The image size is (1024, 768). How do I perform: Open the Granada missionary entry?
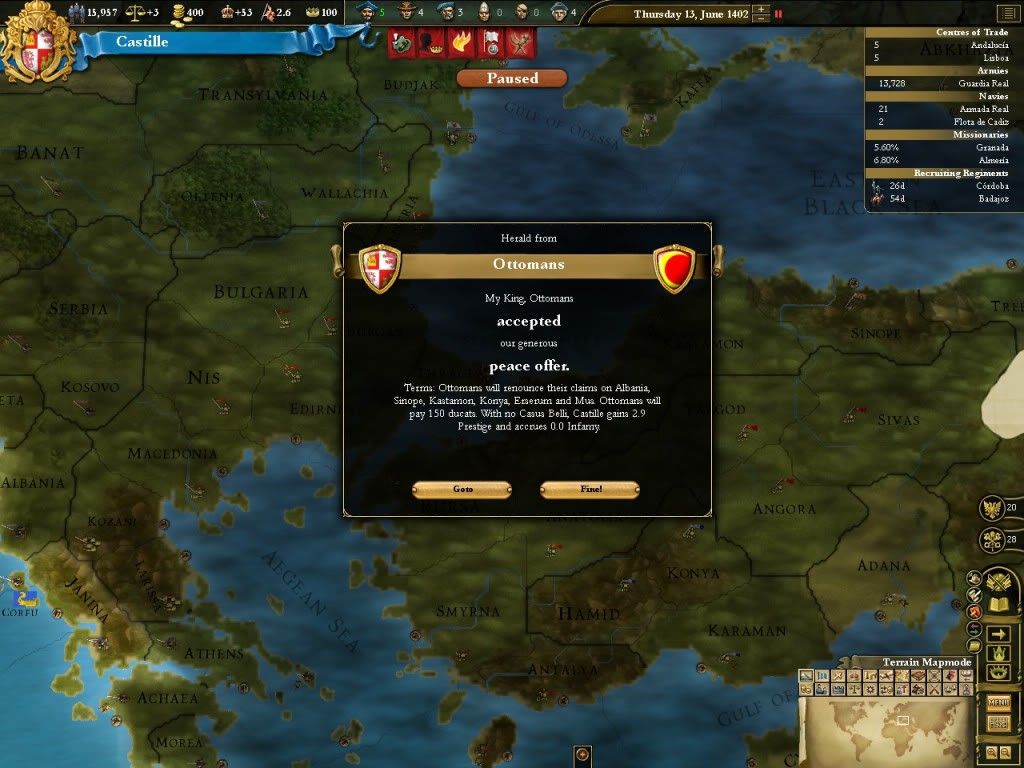tap(992, 147)
